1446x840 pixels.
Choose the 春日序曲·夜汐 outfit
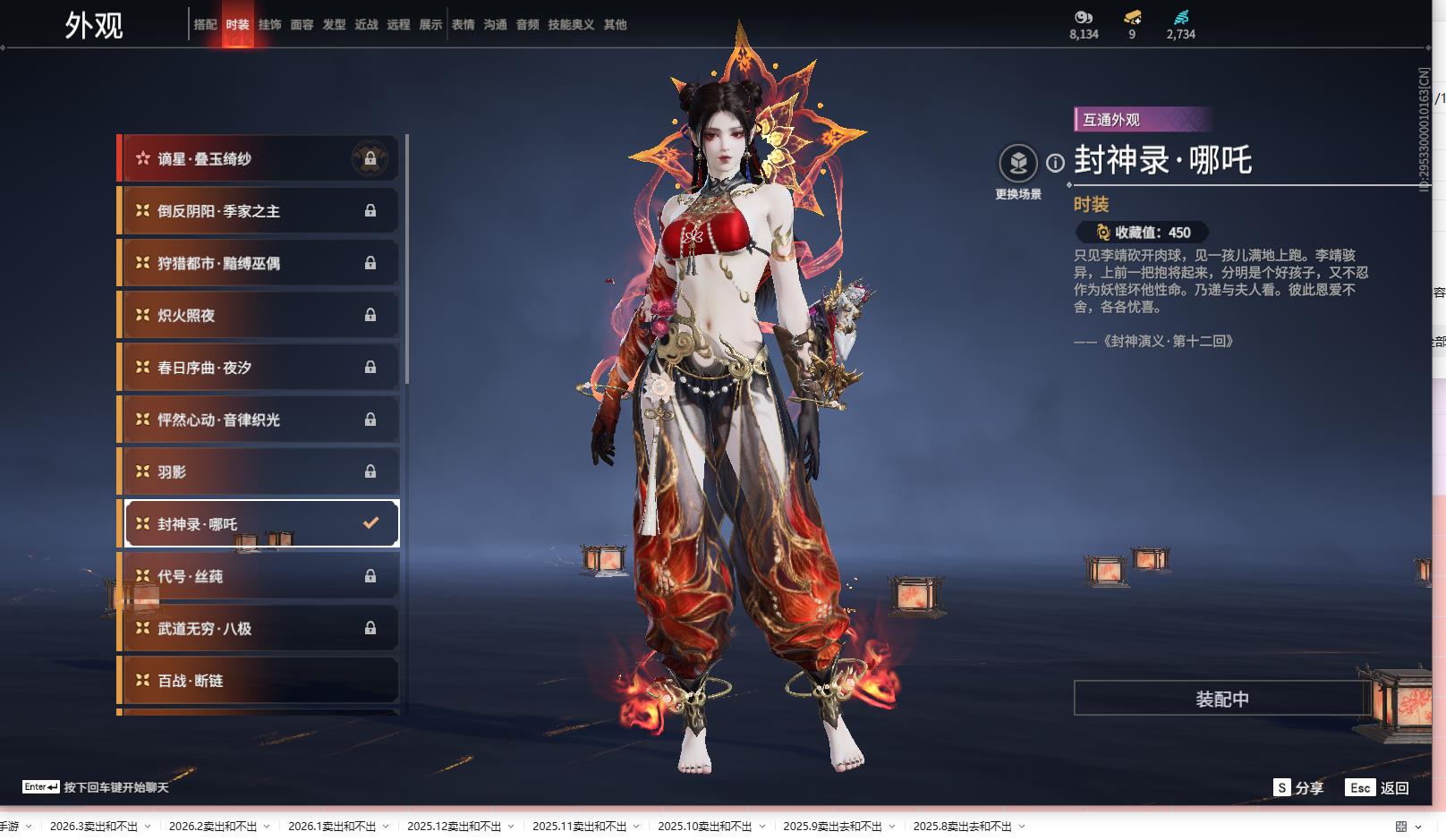tap(259, 368)
